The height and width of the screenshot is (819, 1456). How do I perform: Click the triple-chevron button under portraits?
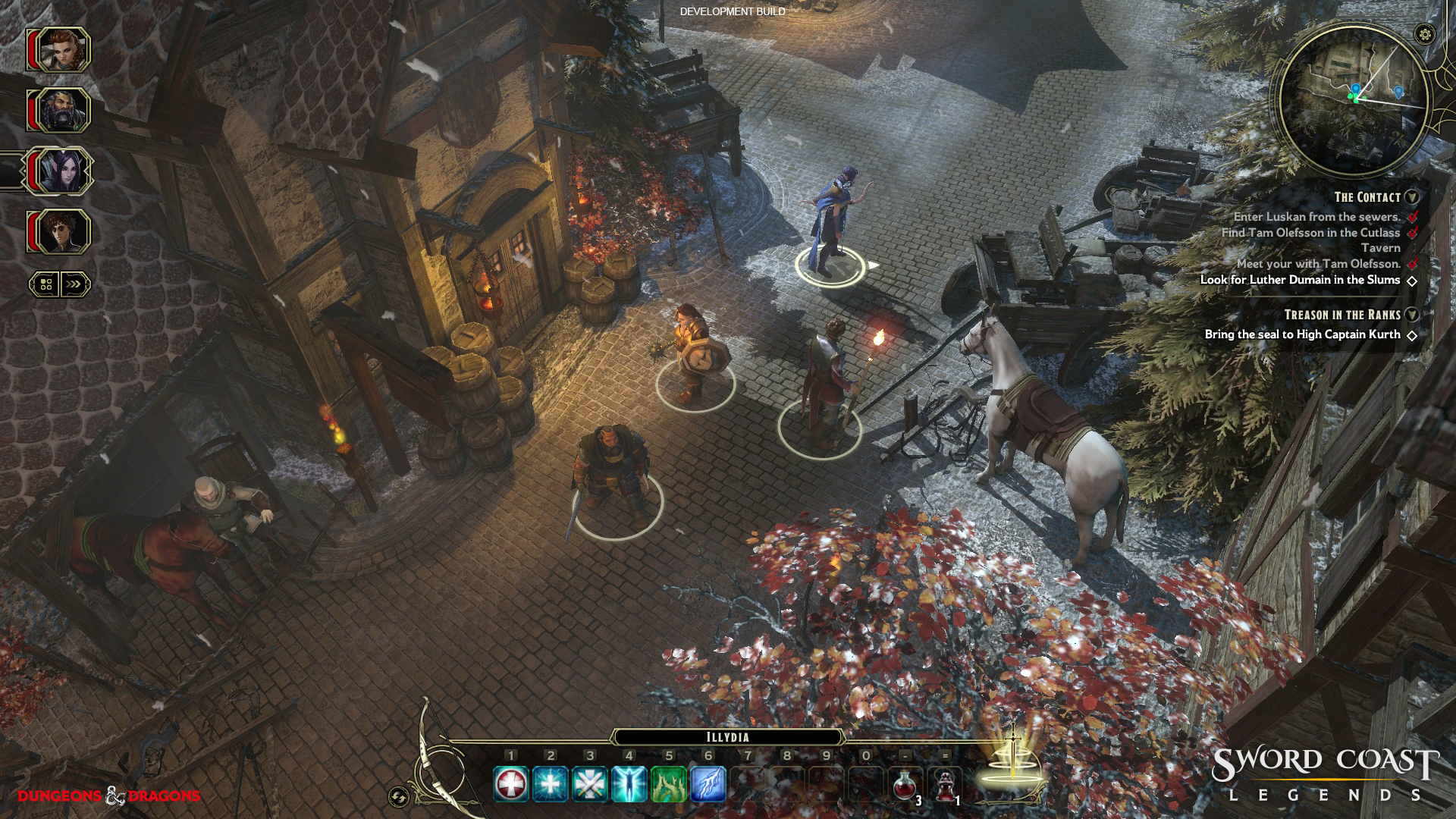(x=74, y=284)
